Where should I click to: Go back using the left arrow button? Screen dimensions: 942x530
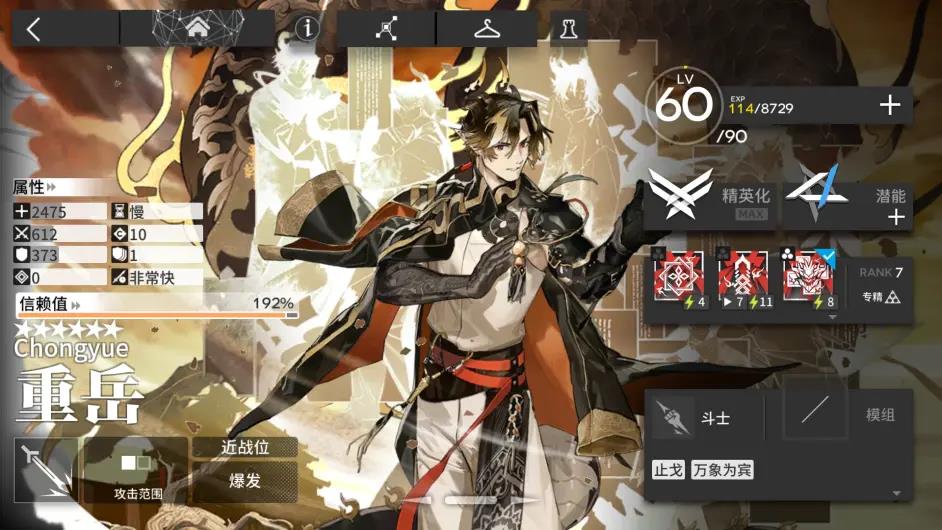[33, 29]
